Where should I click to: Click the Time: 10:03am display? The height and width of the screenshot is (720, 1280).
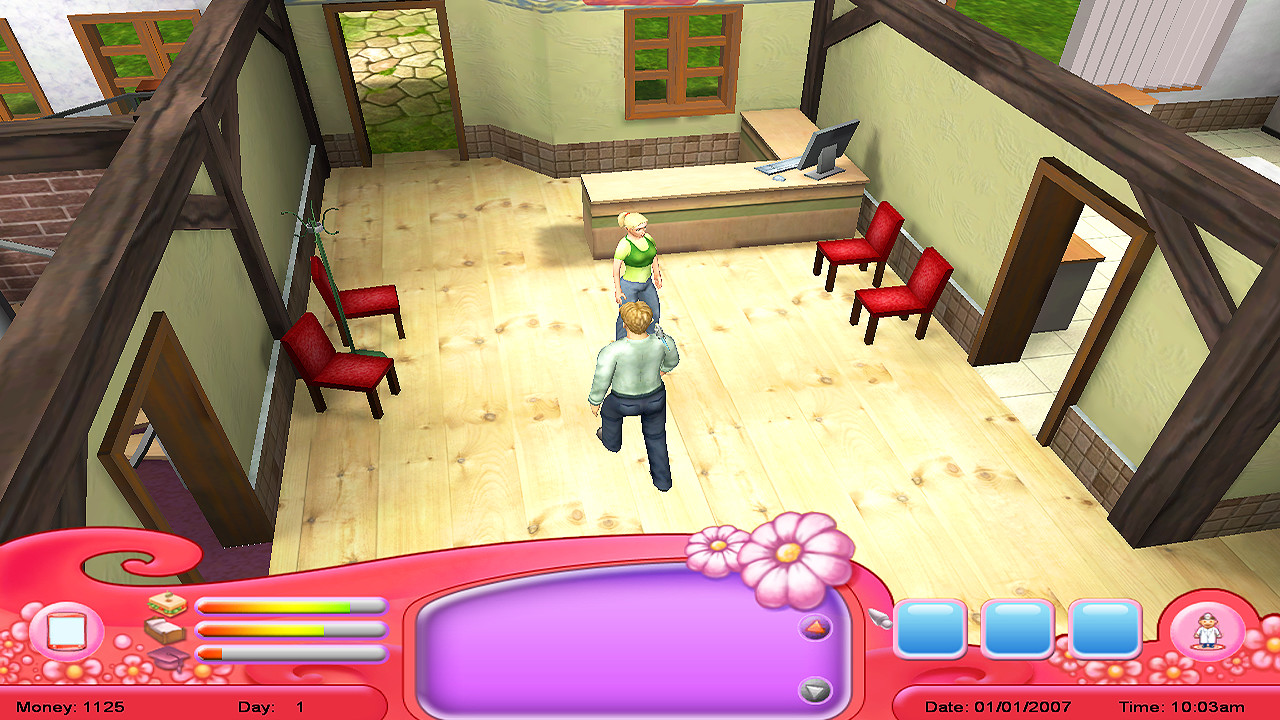(x=1183, y=704)
